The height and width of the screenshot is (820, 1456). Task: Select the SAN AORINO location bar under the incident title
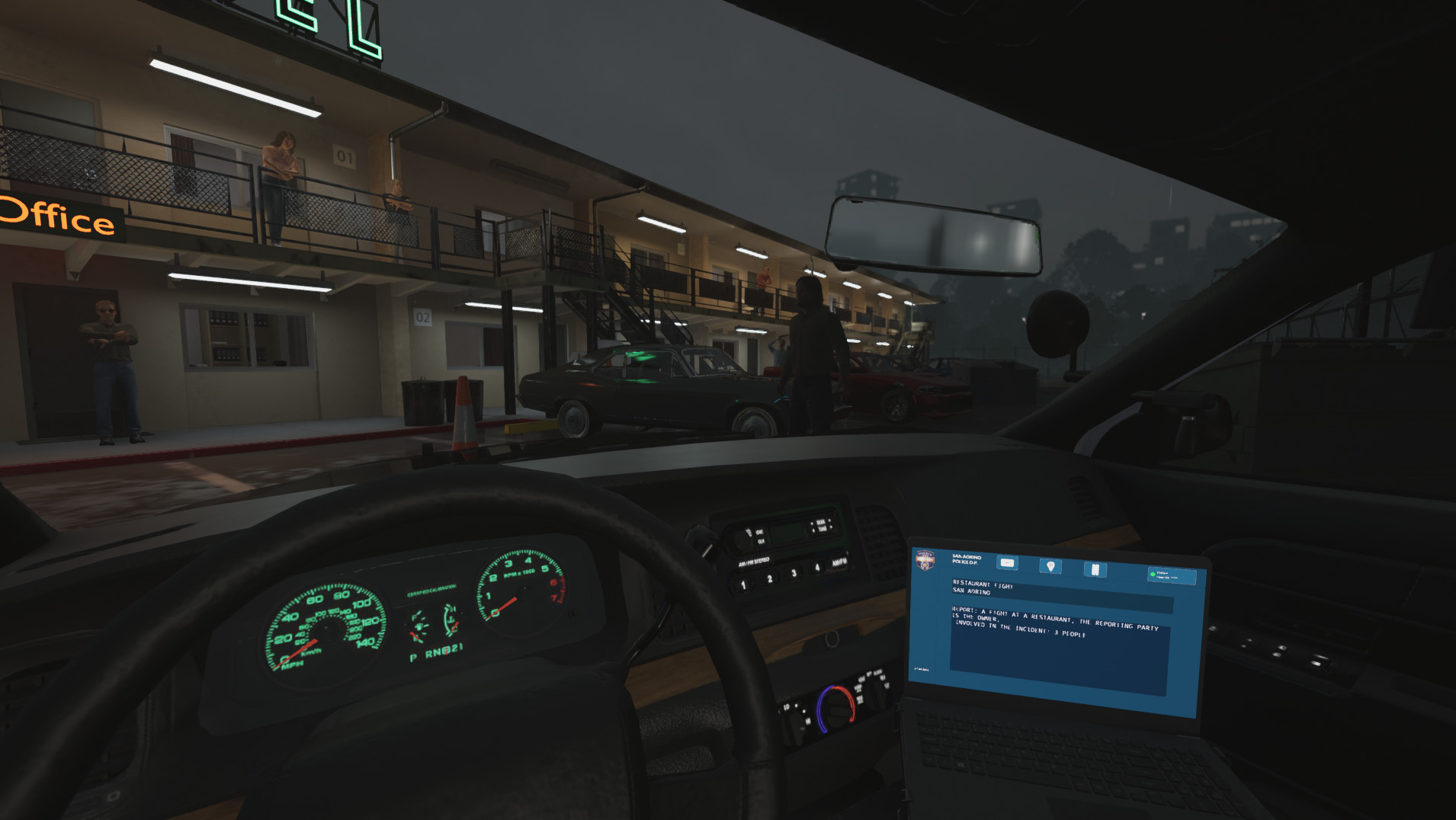click(972, 592)
